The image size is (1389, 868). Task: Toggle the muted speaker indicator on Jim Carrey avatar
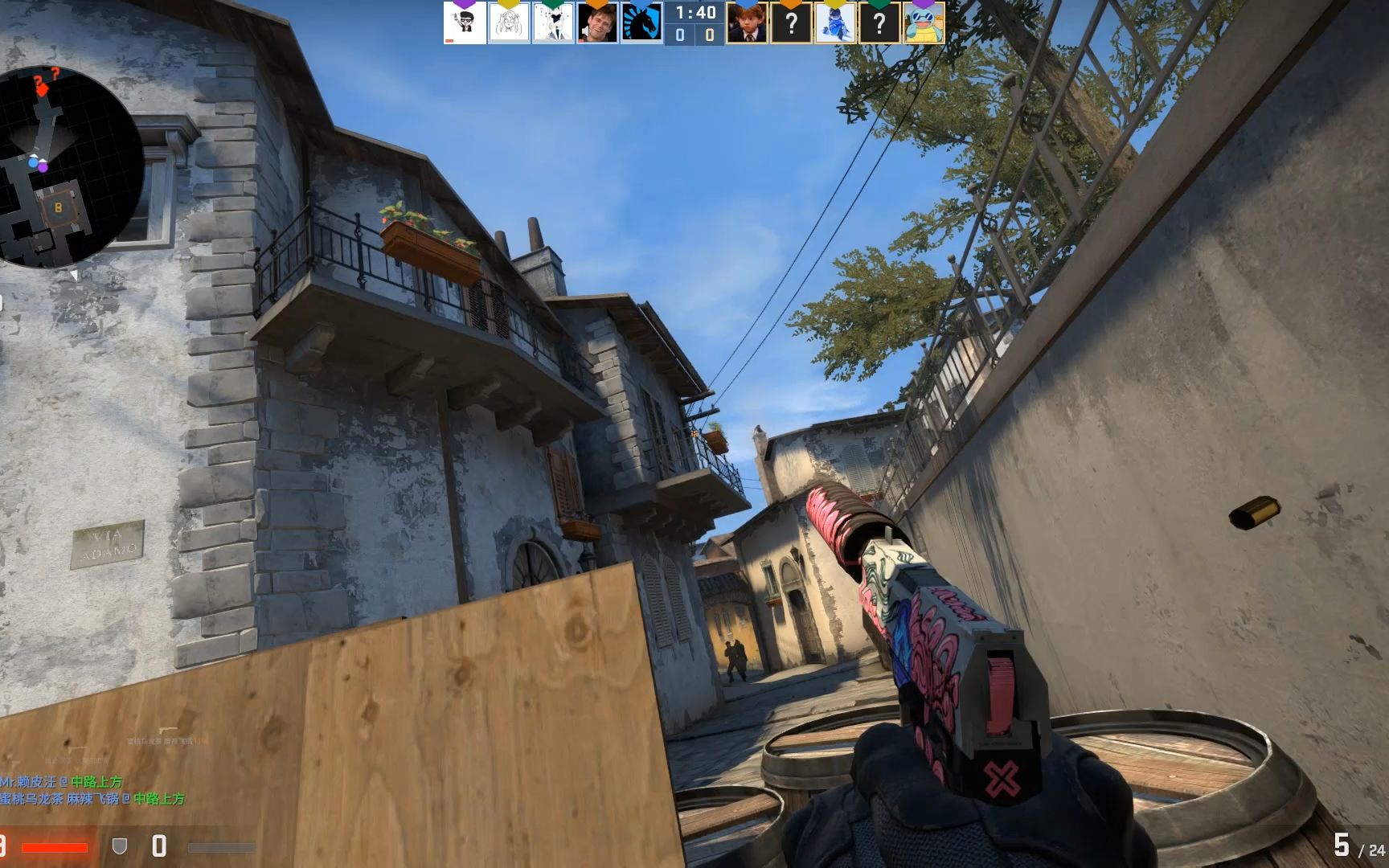pos(585,30)
